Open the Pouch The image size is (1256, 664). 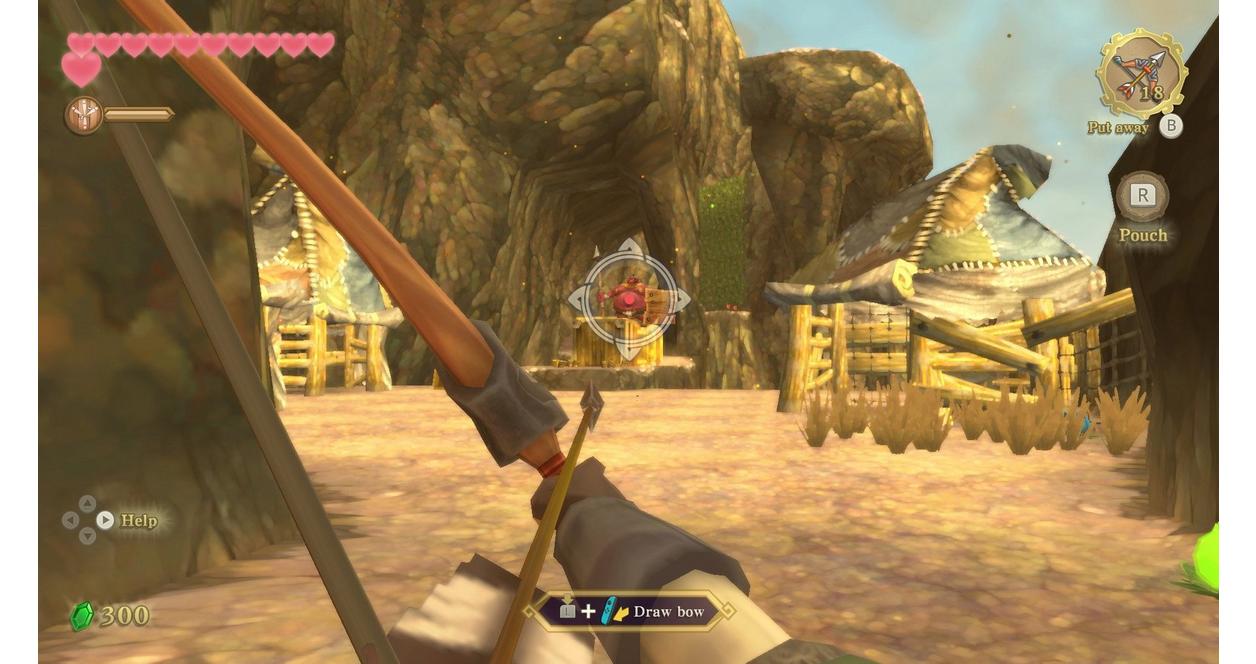[1141, 197]
